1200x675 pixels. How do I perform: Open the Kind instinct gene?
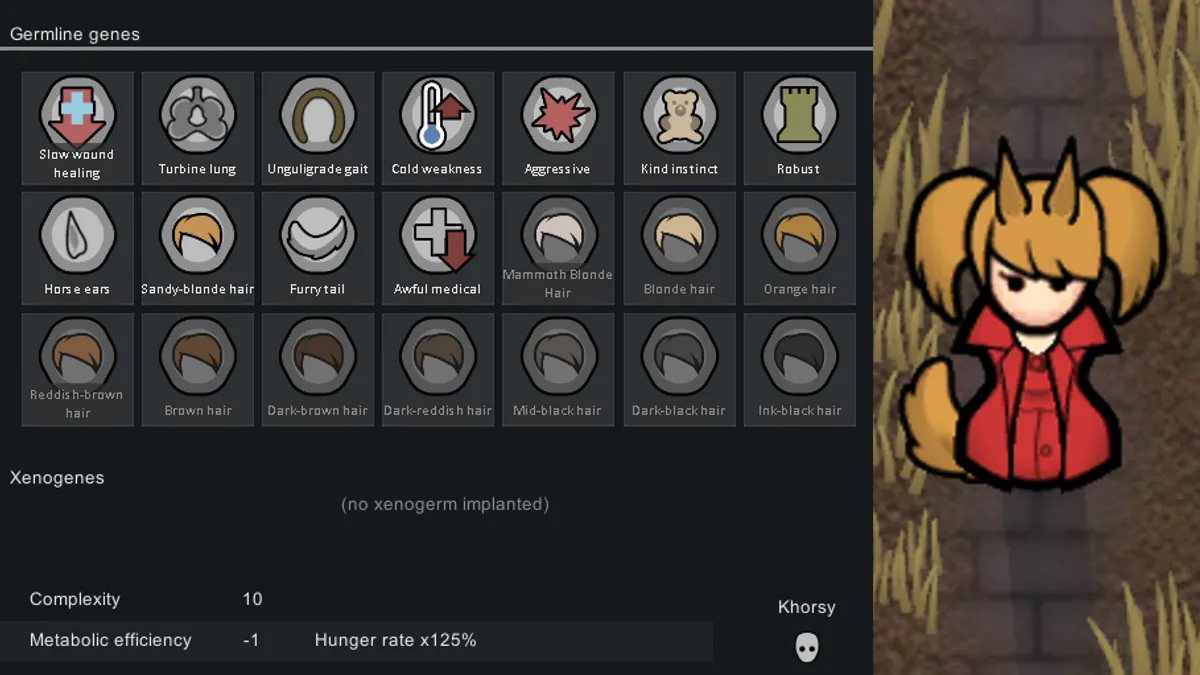point(679,127)
